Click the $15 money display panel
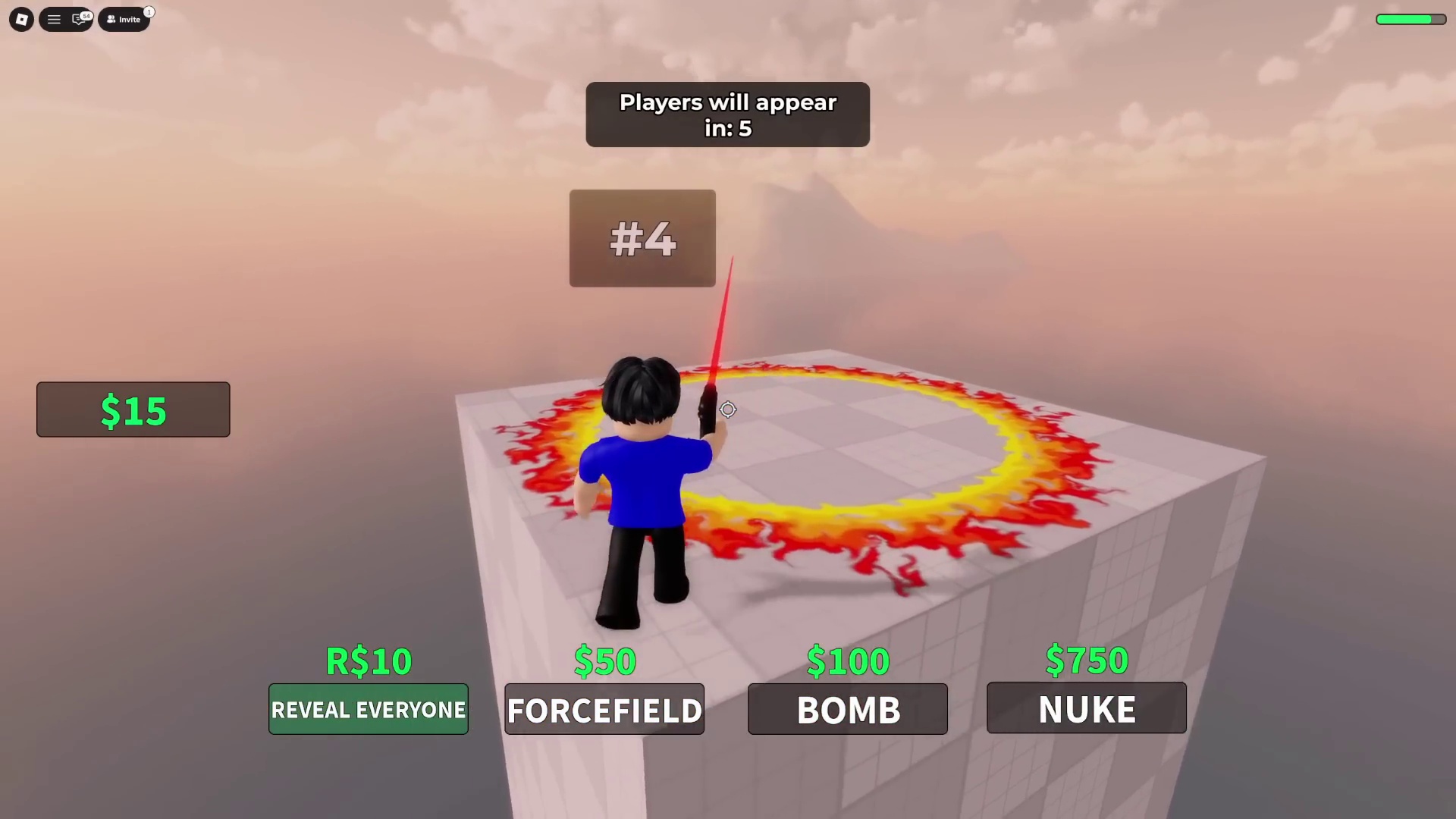This screenshot has height=819, width=1456. (133, 409)
